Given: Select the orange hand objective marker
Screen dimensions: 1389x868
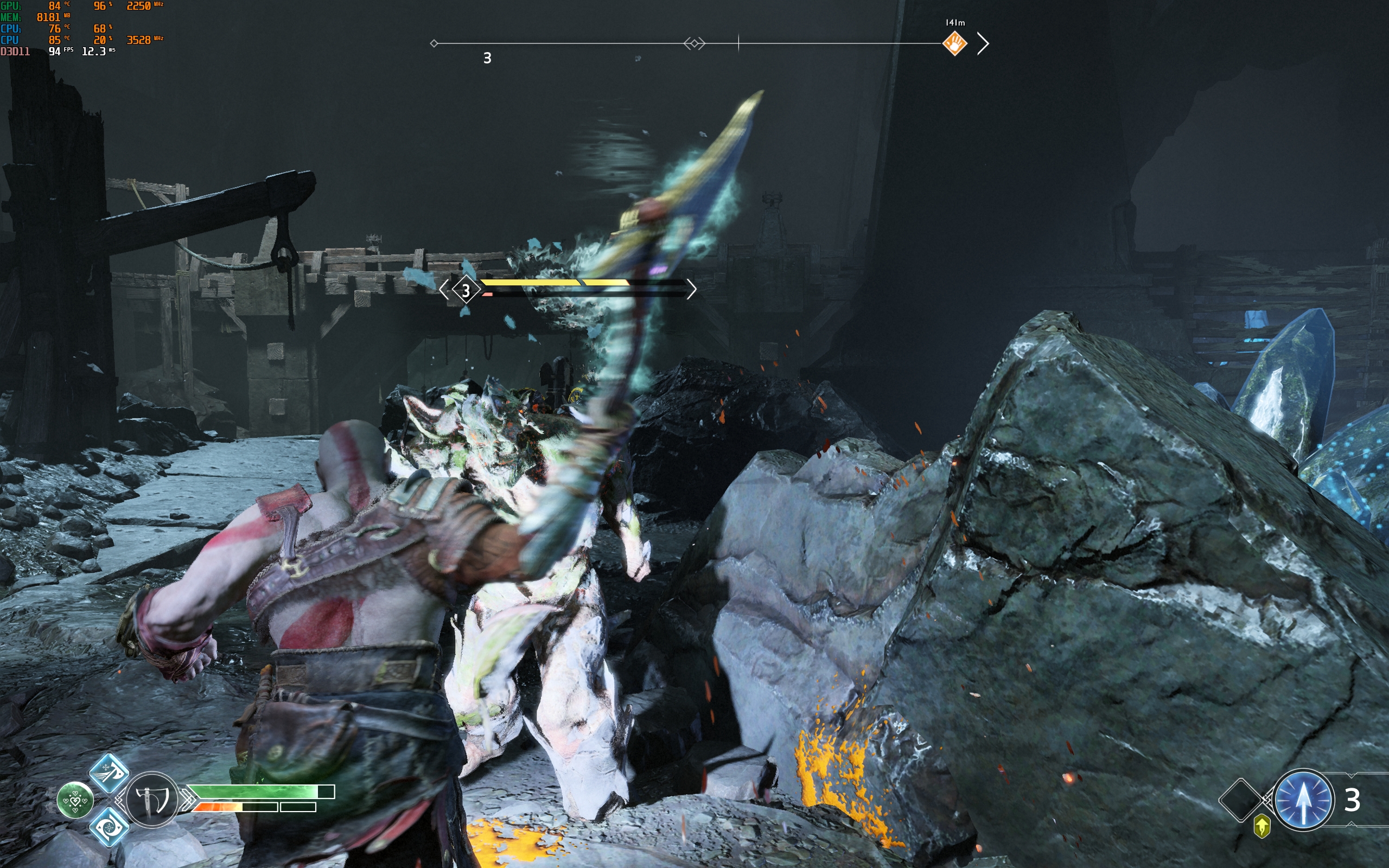Looking at the screenshot, I should (x=954, y=43).
